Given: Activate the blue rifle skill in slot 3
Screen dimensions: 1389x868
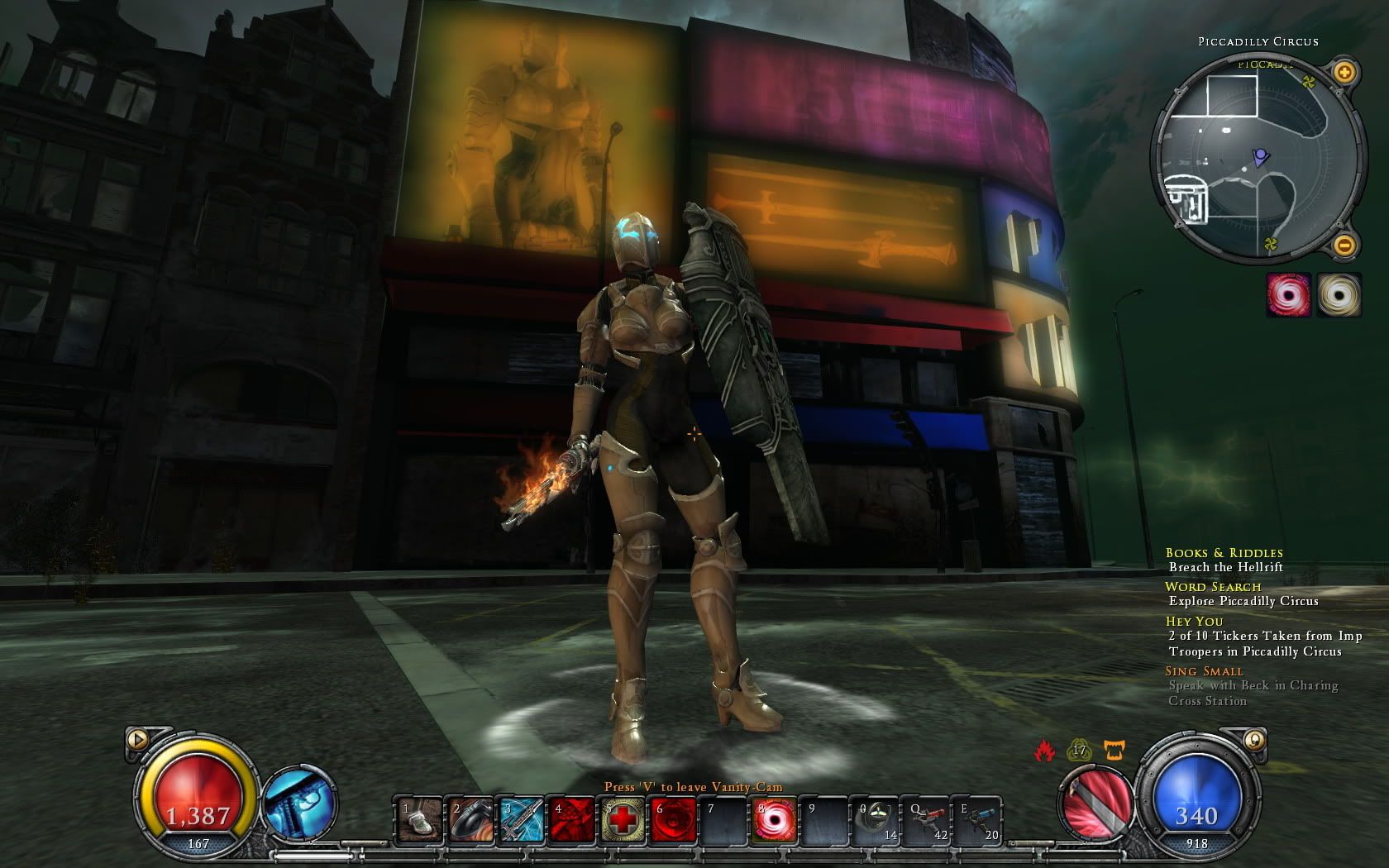Looking at the screenshot, I should coord(521,821).
